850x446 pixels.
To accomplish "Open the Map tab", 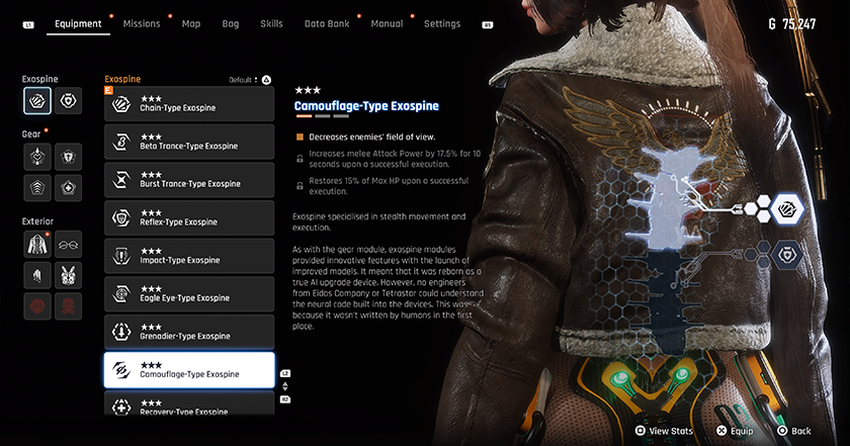I will click(x=191, y=24).
